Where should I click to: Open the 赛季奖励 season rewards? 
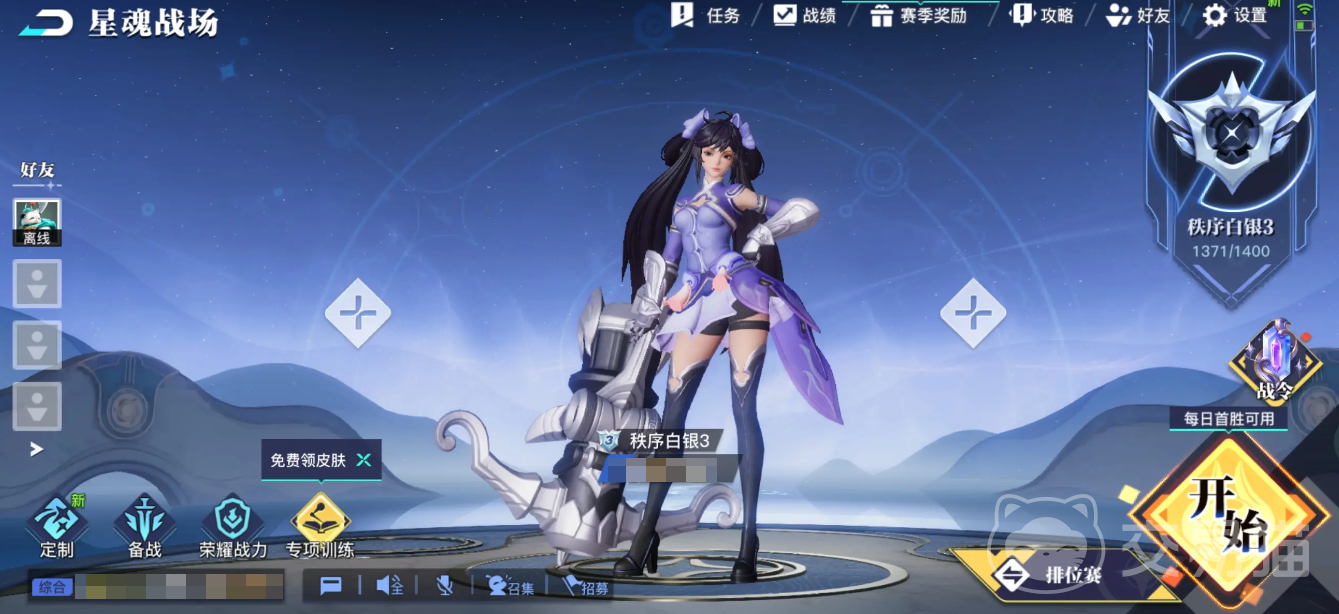coord(918,15)
